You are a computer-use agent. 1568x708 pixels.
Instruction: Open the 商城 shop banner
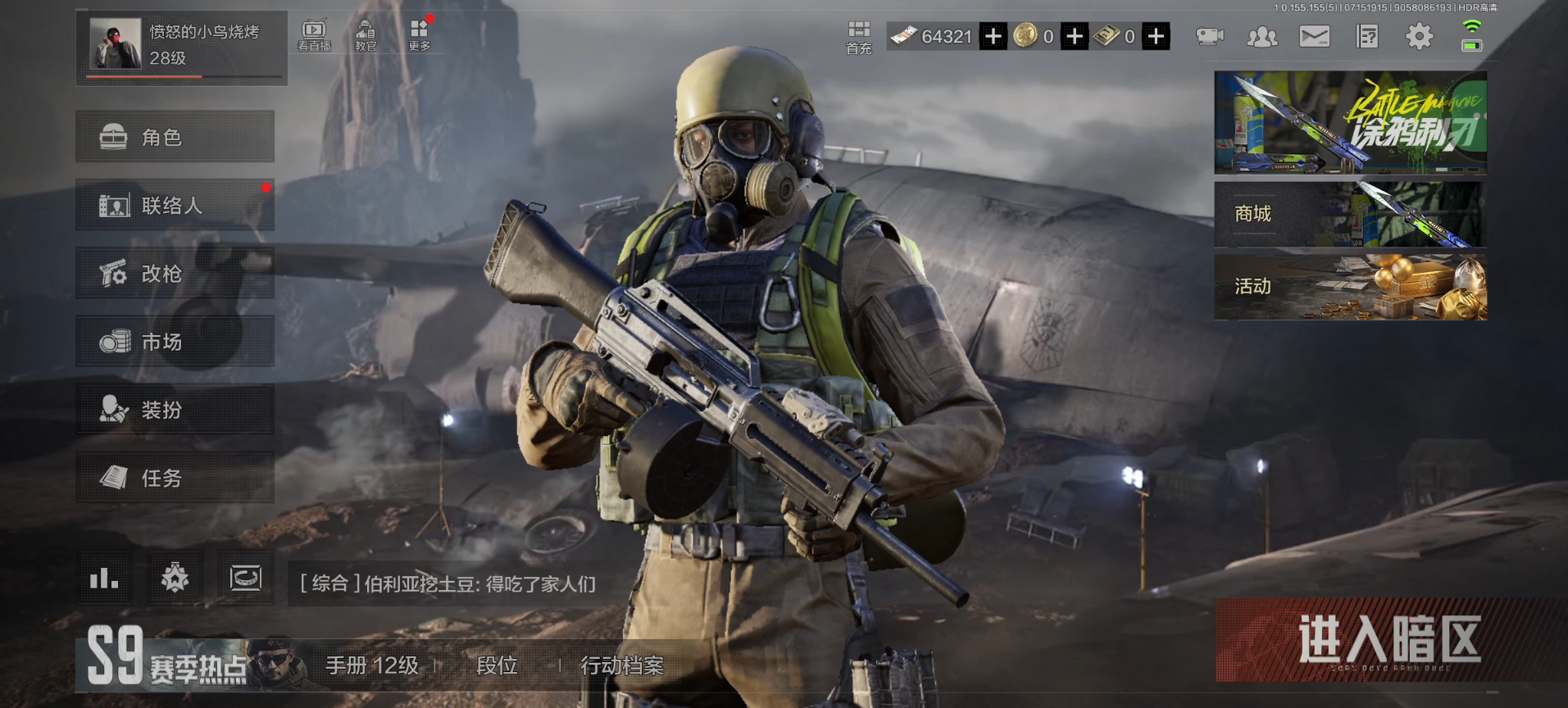click(x=1349, y=215)
